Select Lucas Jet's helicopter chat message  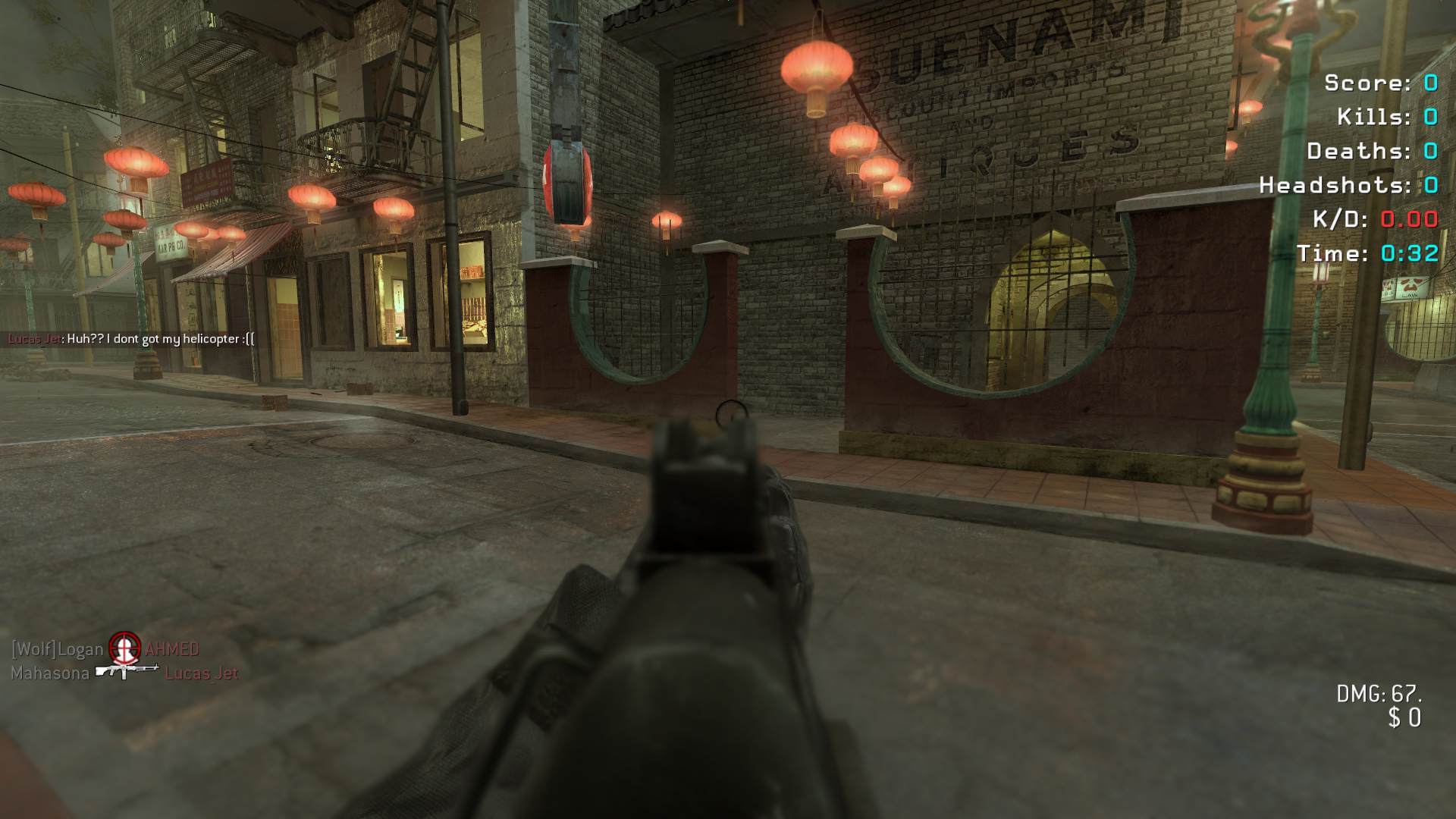160,339
